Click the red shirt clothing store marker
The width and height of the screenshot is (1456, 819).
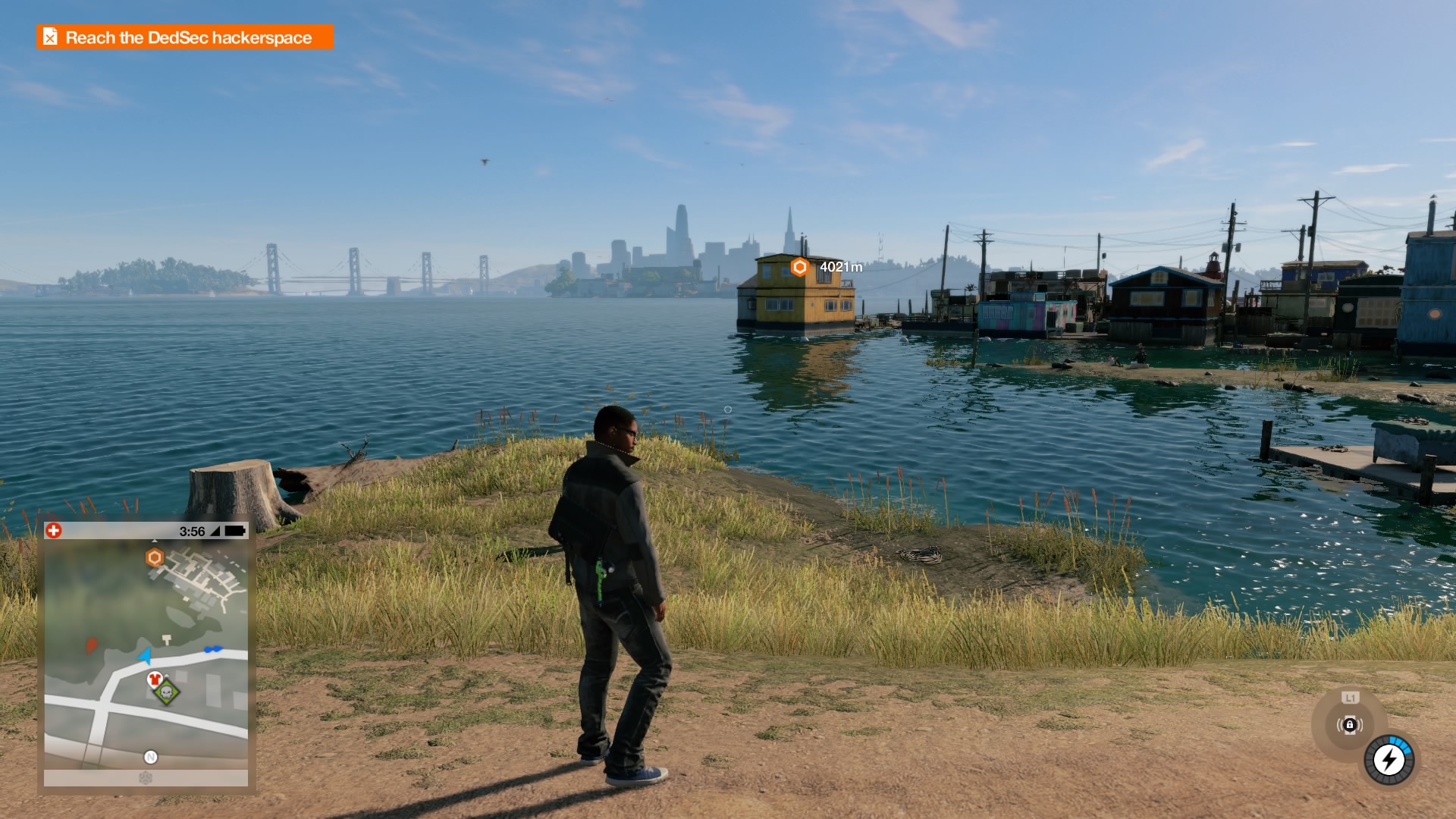click(155, 679)
